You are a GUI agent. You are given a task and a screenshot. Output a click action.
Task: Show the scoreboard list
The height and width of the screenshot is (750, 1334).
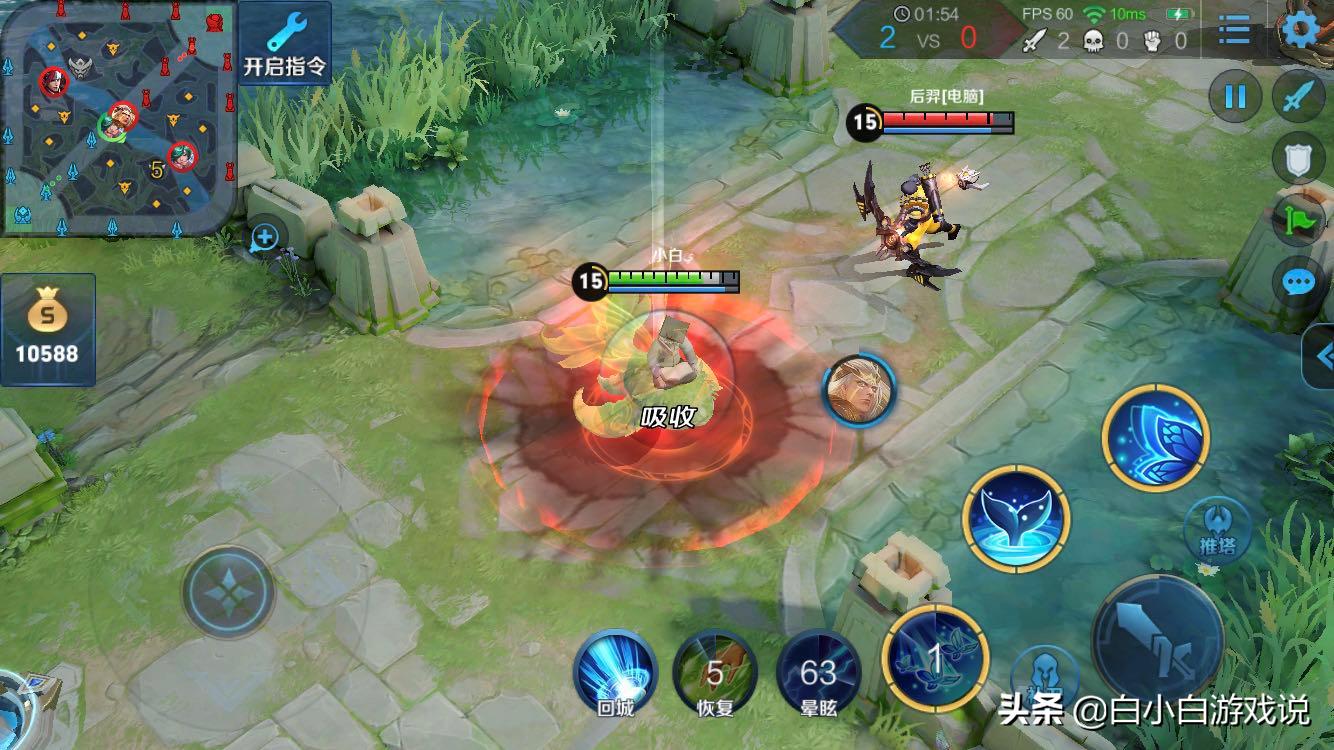click(x=1235, y=32)
